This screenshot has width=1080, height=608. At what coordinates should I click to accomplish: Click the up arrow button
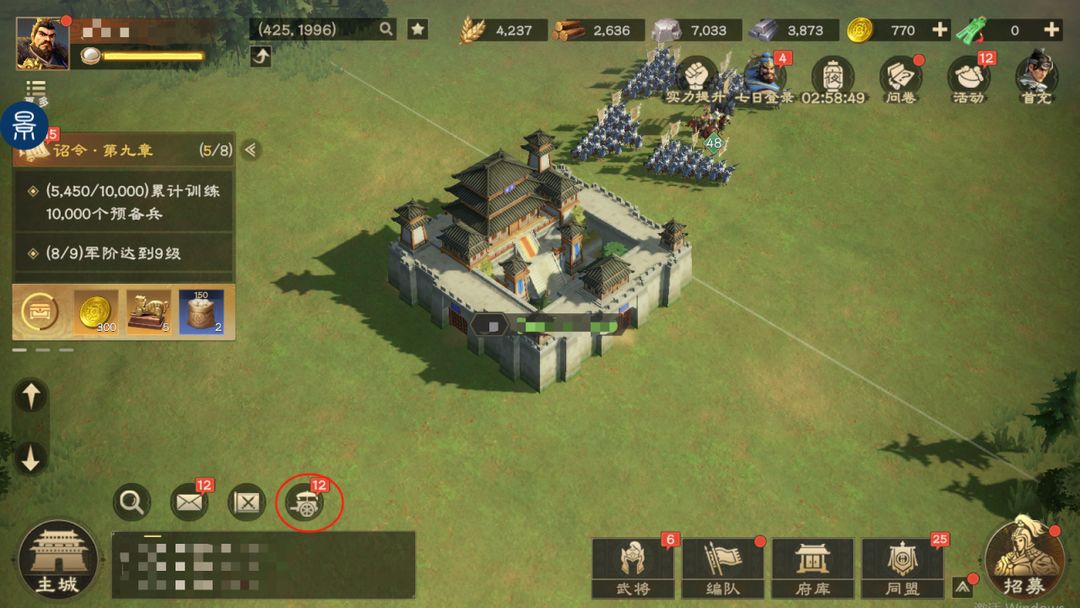(31, 396)
